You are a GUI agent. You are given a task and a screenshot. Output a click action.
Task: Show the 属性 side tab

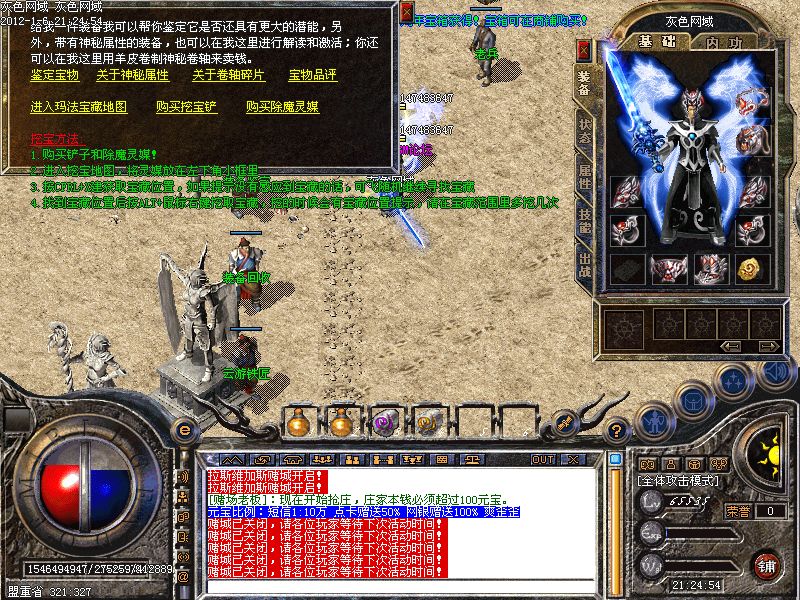pyautogui.click(x=585, y=178)
